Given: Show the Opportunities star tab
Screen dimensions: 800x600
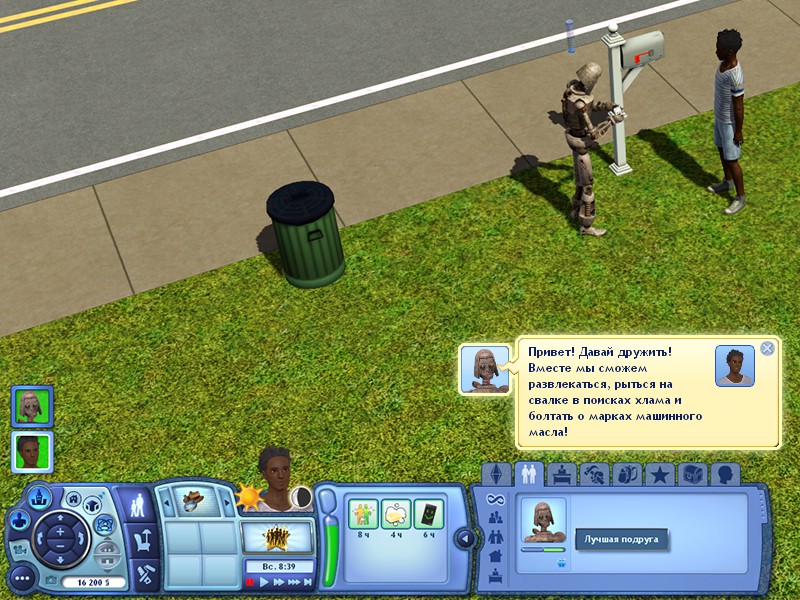Looking at the screenshot, I should (659, 473).
